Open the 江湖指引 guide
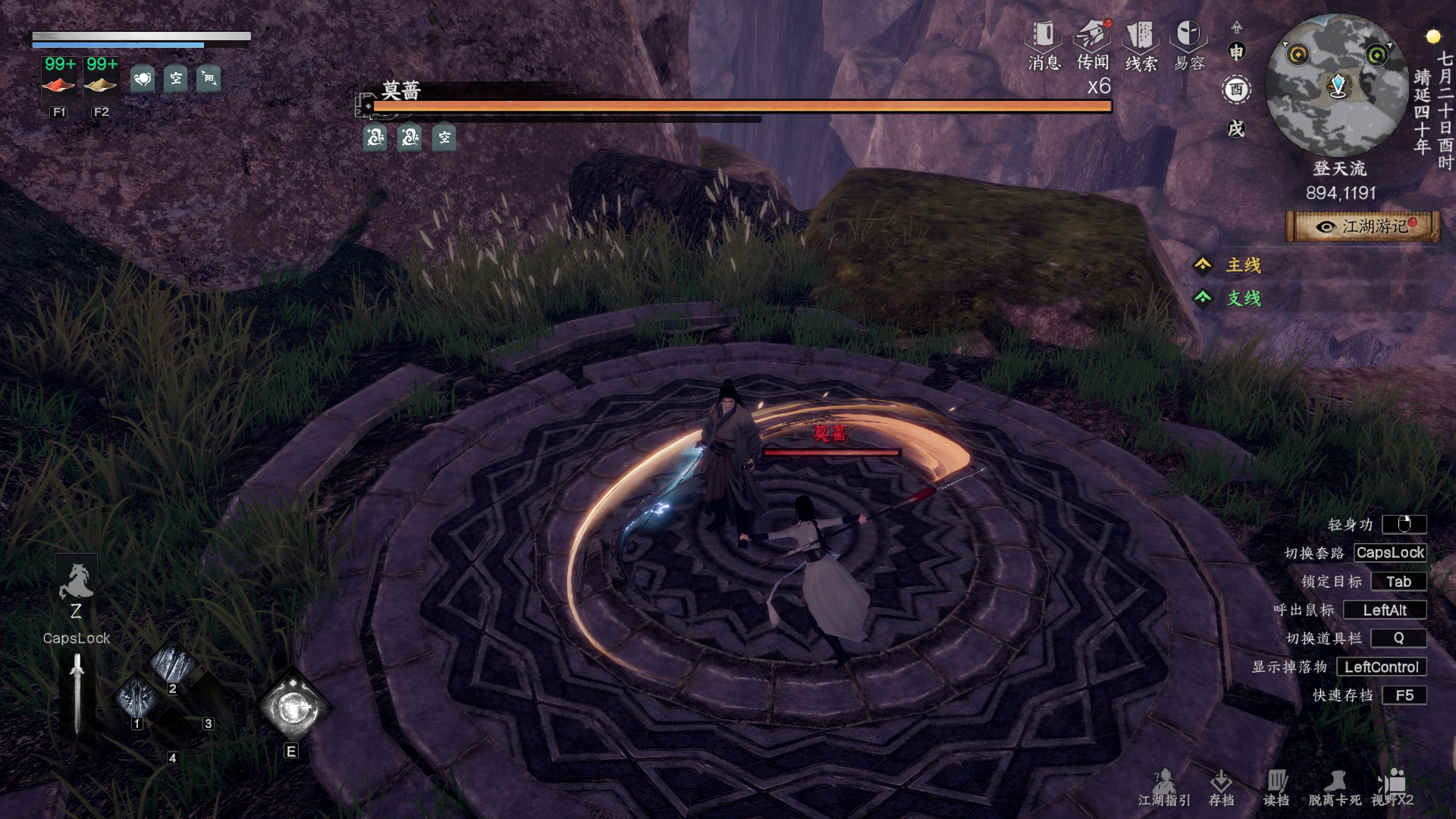The width and height of the screenshot is (1456, 819). (x=1164, y=787)
